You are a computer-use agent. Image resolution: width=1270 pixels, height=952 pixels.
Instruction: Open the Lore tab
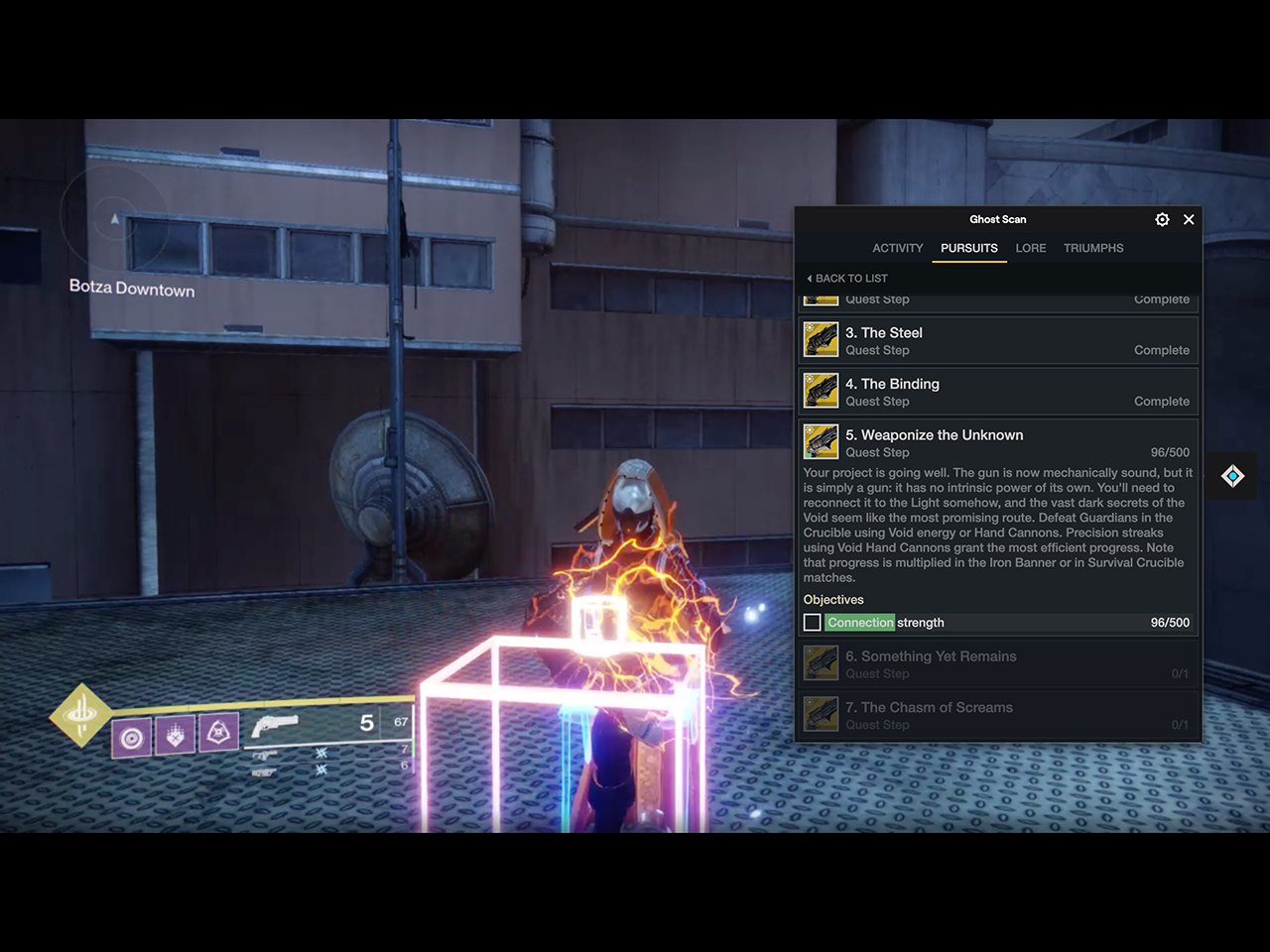coord(1030,248)
